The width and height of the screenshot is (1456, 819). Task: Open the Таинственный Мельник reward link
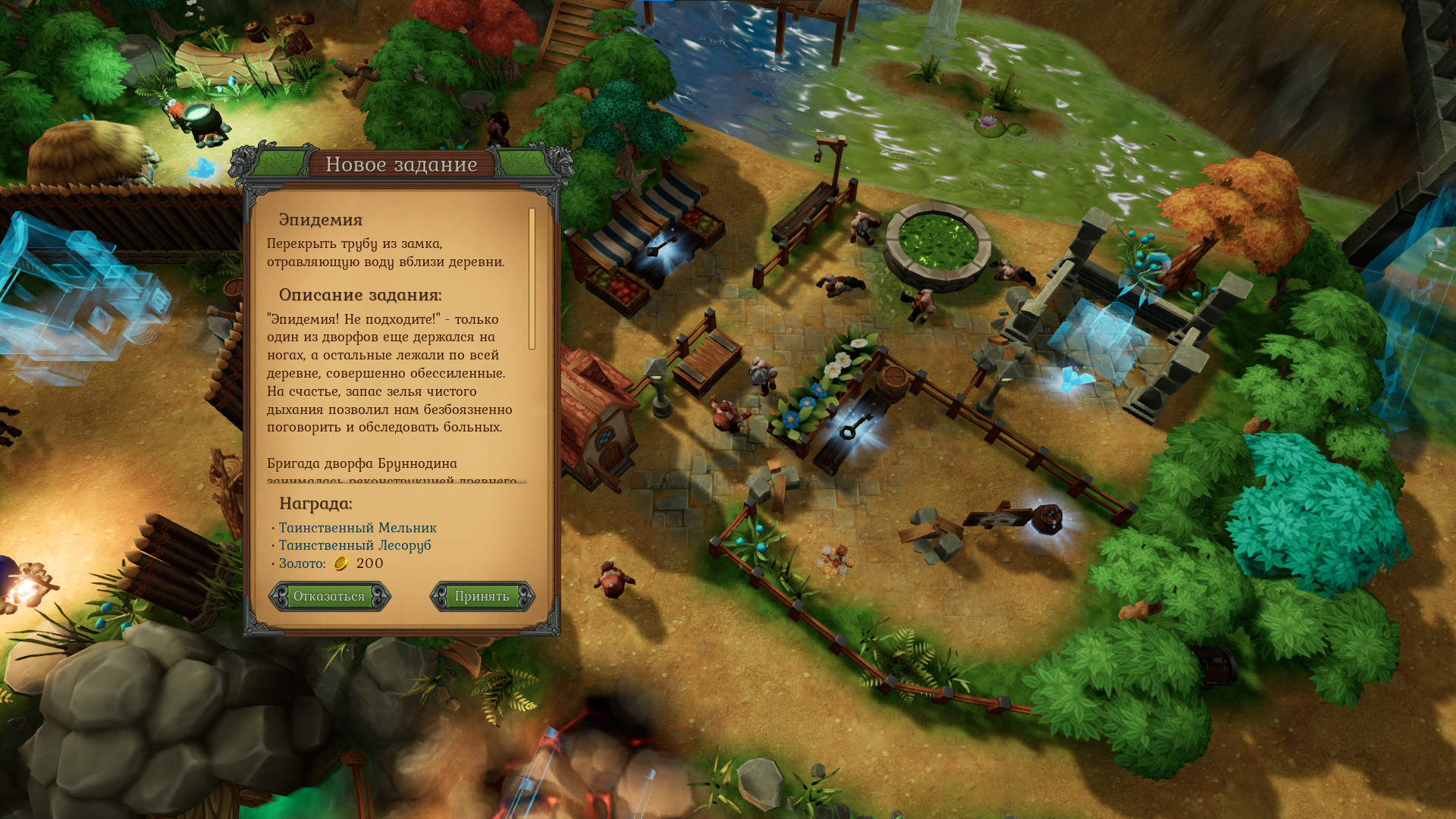tap(357, 527)
